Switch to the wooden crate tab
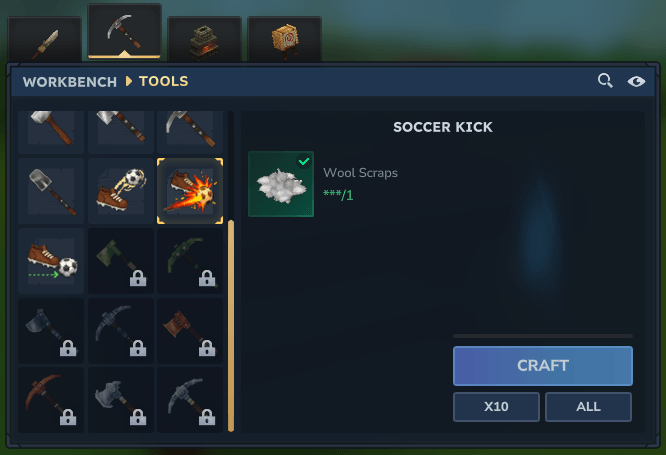The image size is (666, 455). coord(284,40)
